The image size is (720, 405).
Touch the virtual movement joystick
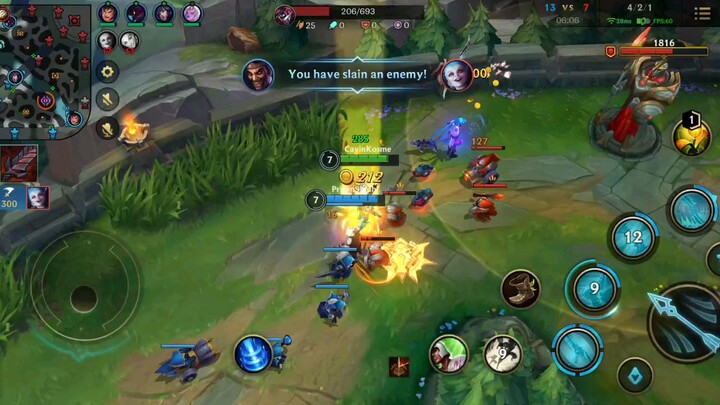pyautogui.click(x=84, y=298)
